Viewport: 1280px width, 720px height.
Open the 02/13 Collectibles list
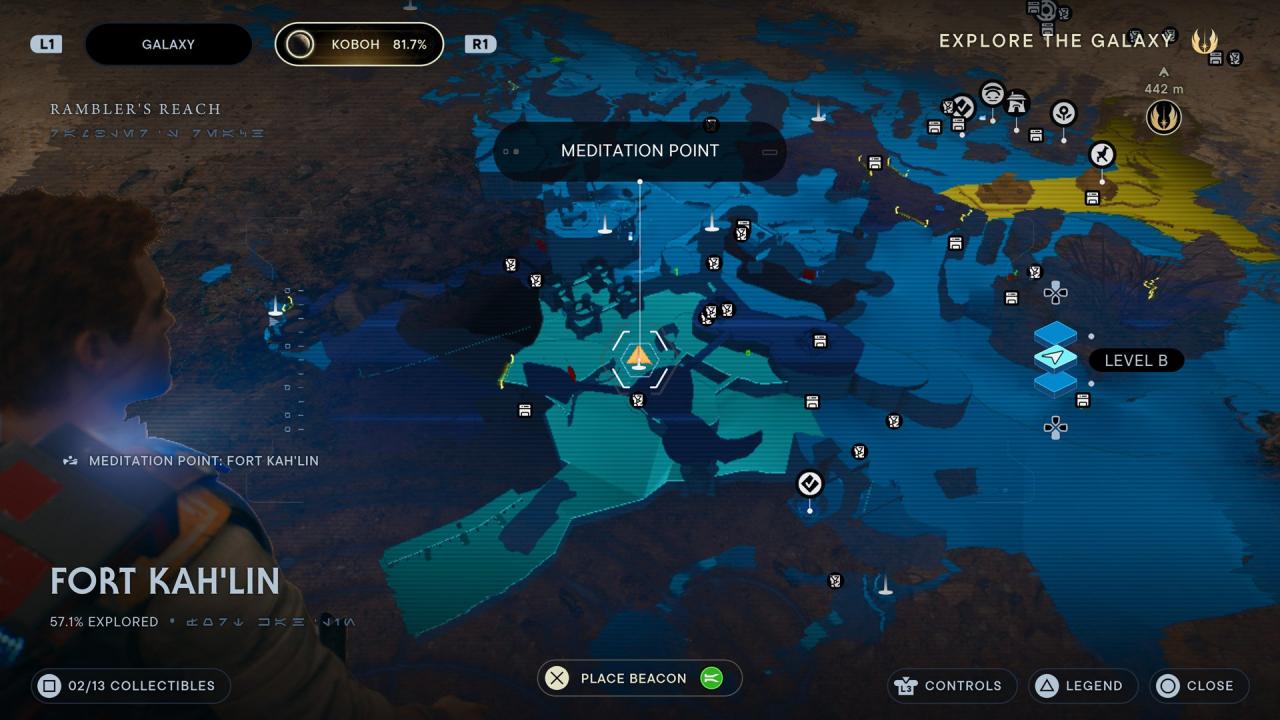point(130,686)
